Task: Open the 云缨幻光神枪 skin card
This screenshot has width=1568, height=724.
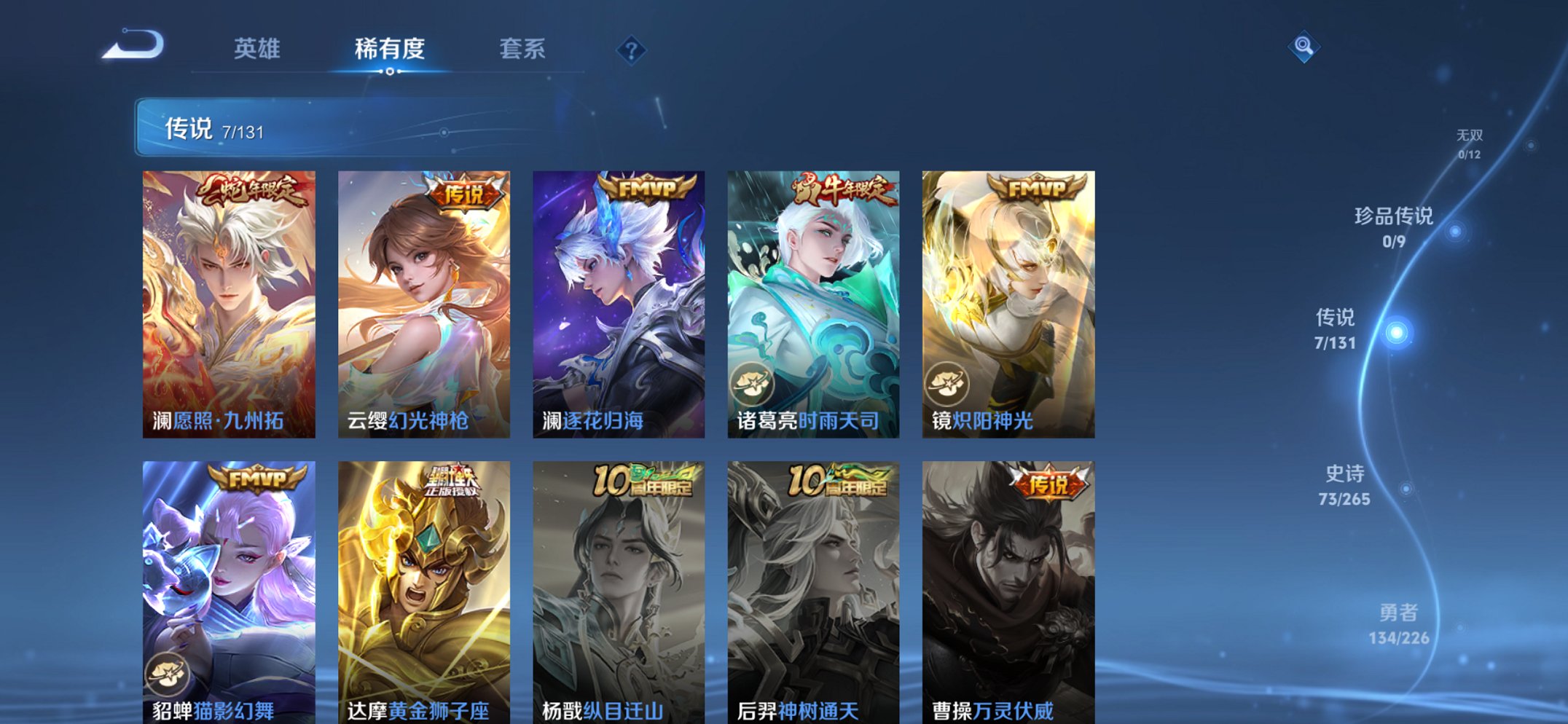Action: [x=425, y=299]
